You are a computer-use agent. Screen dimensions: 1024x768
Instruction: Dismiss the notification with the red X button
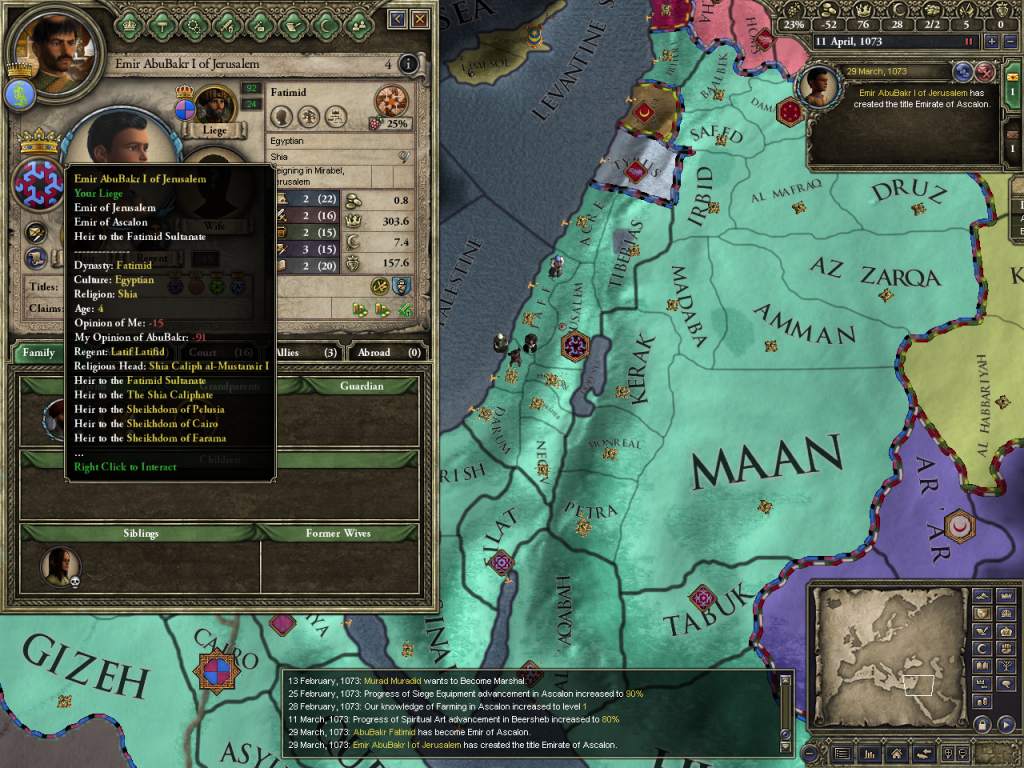[985, 71]
